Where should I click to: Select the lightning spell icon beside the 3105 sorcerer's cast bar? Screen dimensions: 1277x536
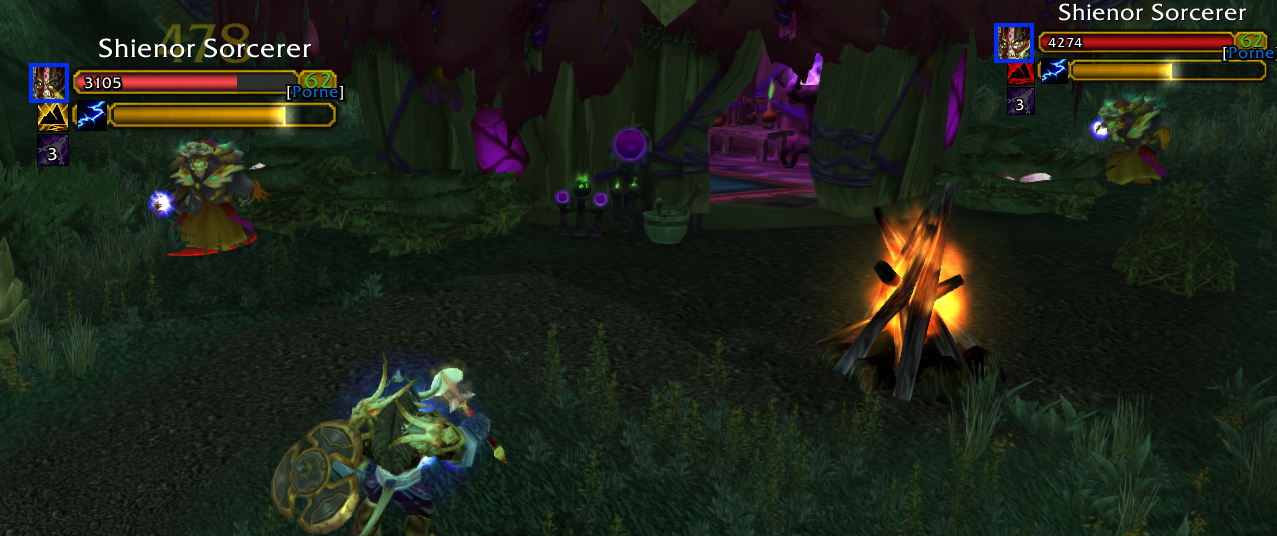[x=92, y=115]
